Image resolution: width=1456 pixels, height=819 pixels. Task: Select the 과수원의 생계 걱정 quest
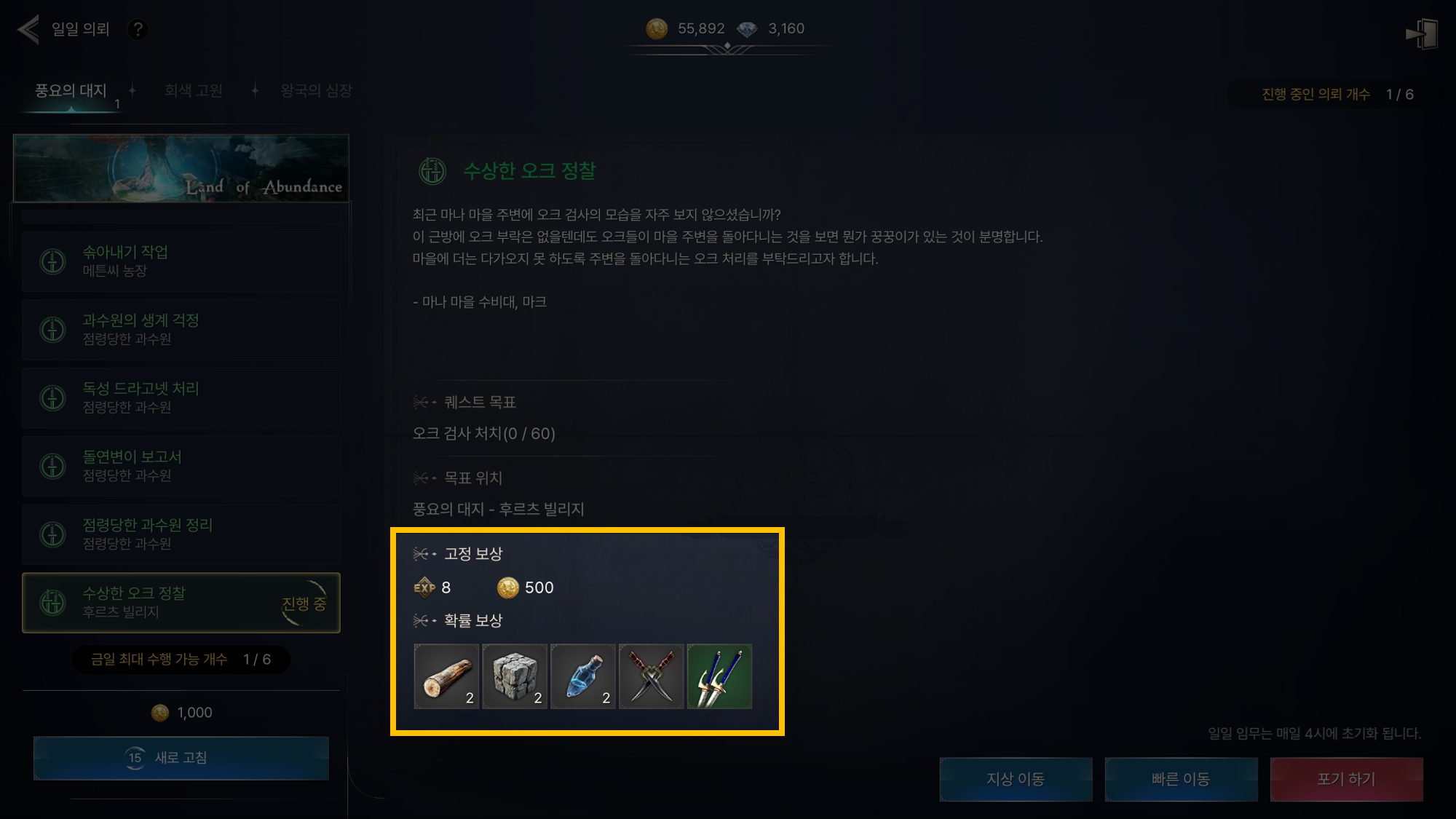181,330
